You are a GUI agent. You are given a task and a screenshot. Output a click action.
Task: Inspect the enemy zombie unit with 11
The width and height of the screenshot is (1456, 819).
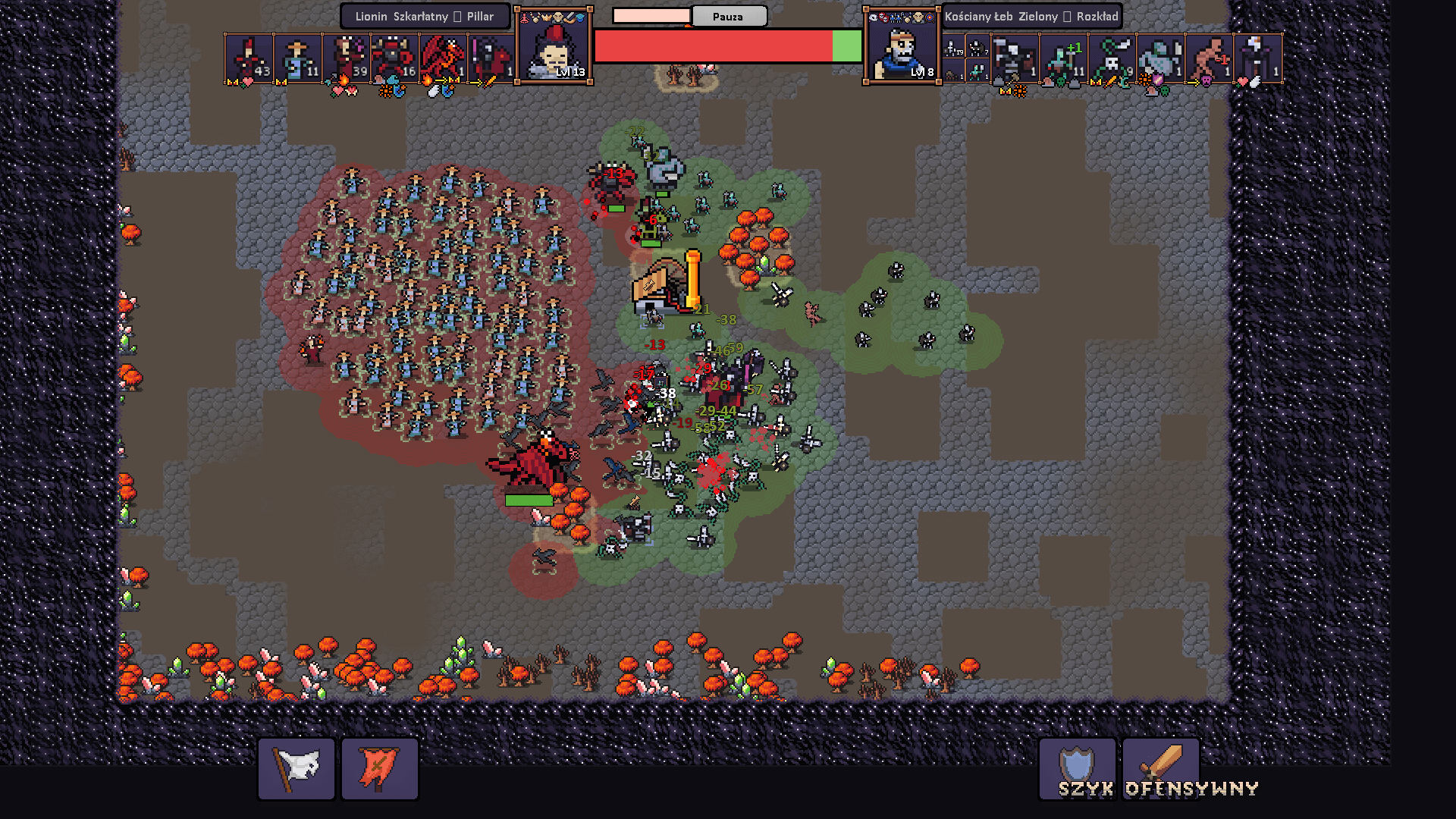point(1063,58)
